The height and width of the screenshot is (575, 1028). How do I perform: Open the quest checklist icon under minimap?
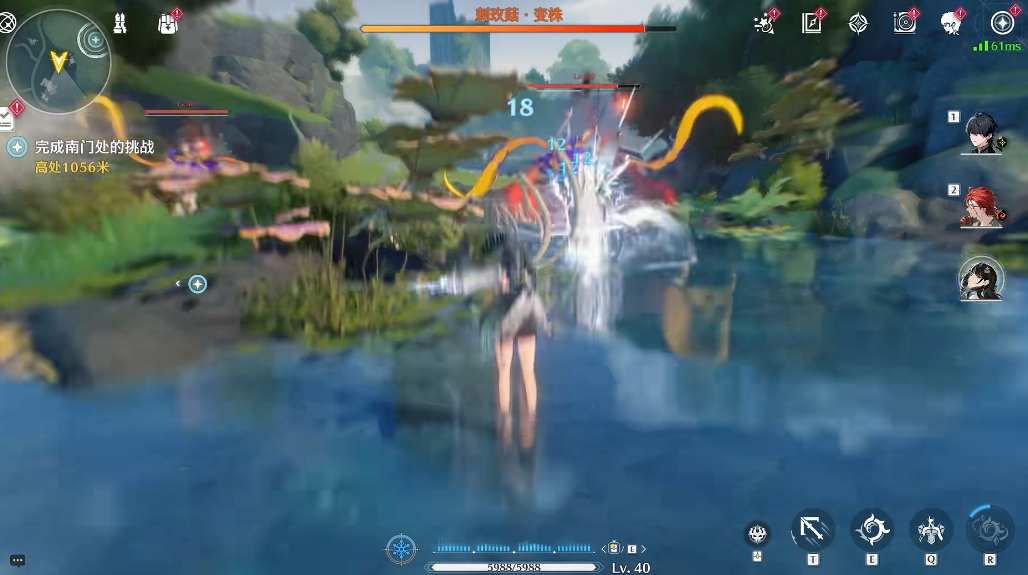coord(8,117)
